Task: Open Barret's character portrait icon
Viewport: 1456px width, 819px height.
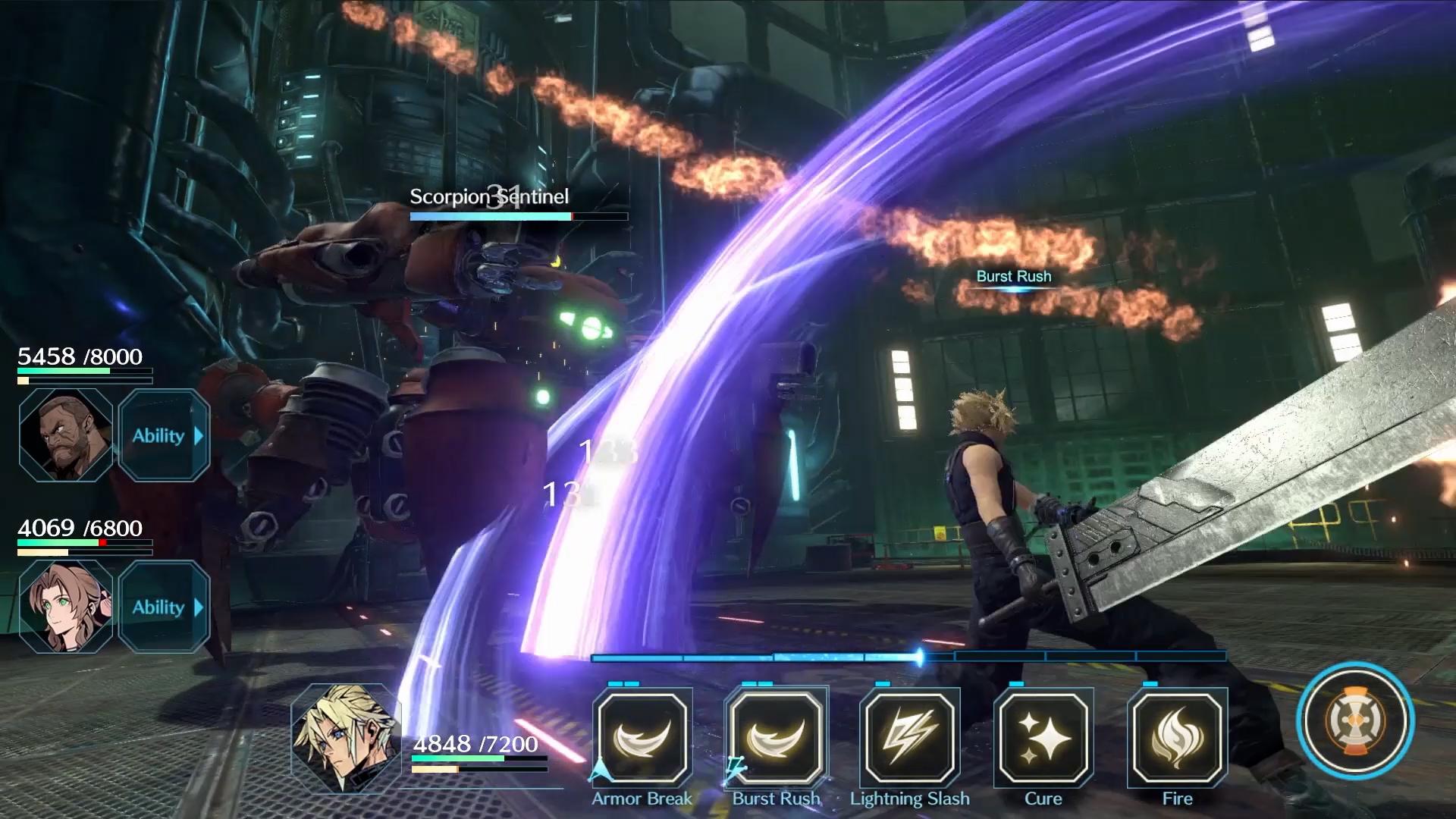Action: coord(64,435)
